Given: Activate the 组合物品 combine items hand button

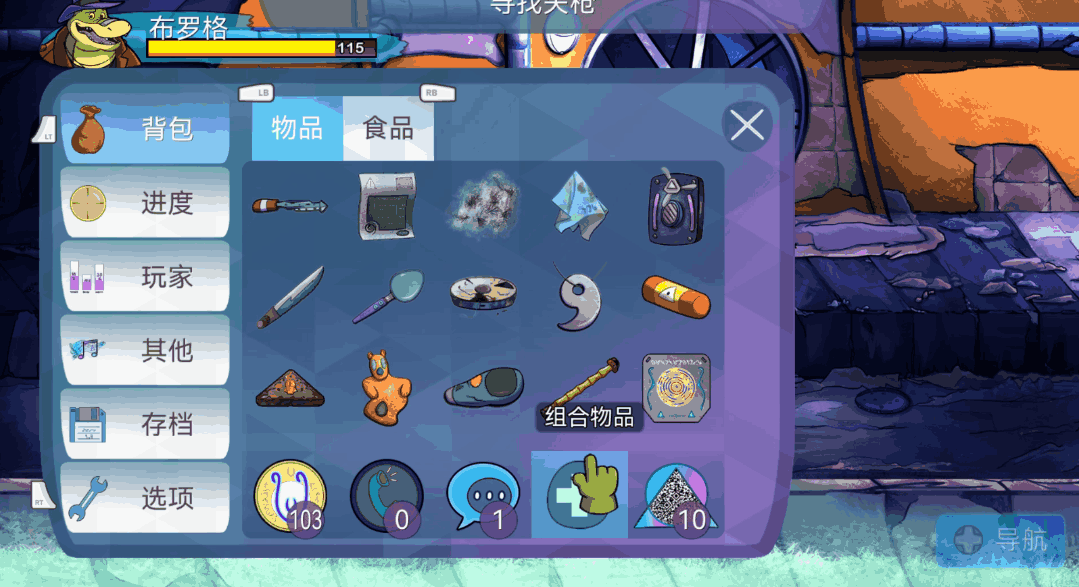Looking at the screenshot, I should click(580, 494).
